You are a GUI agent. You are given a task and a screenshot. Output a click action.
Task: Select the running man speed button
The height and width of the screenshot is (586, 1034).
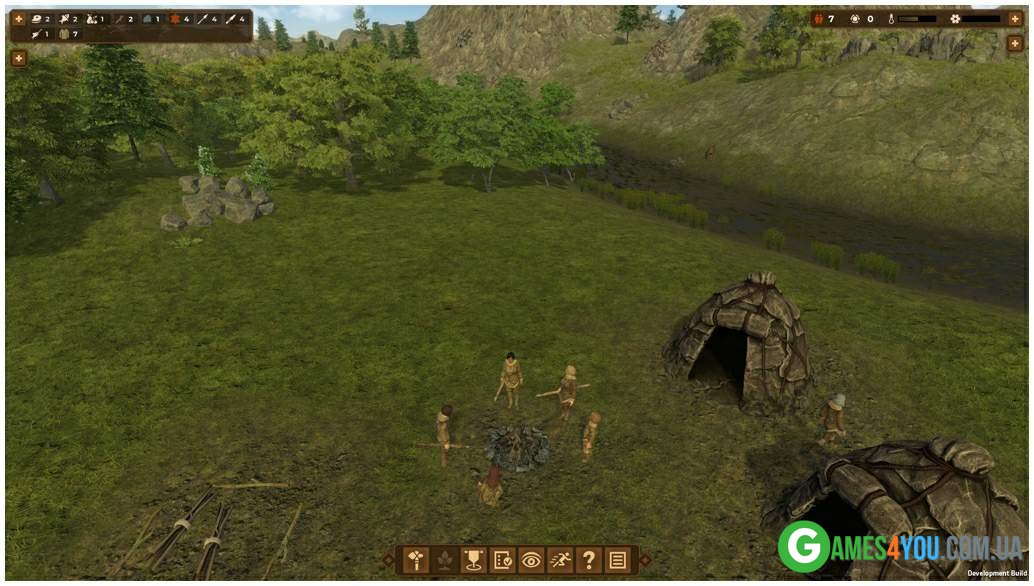(x=560, y=560)
